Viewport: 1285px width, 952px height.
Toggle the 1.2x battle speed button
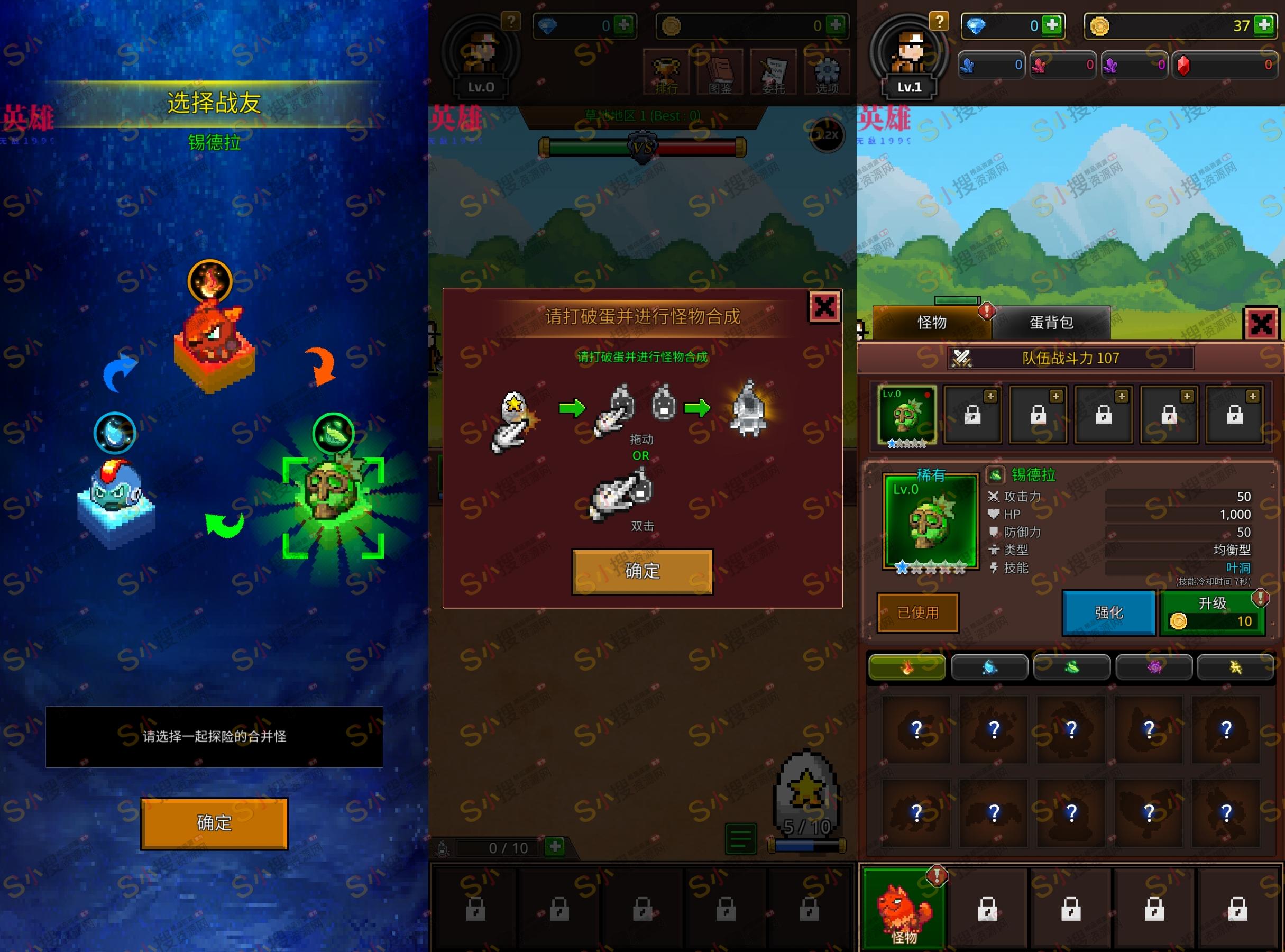tap(827, 135)
